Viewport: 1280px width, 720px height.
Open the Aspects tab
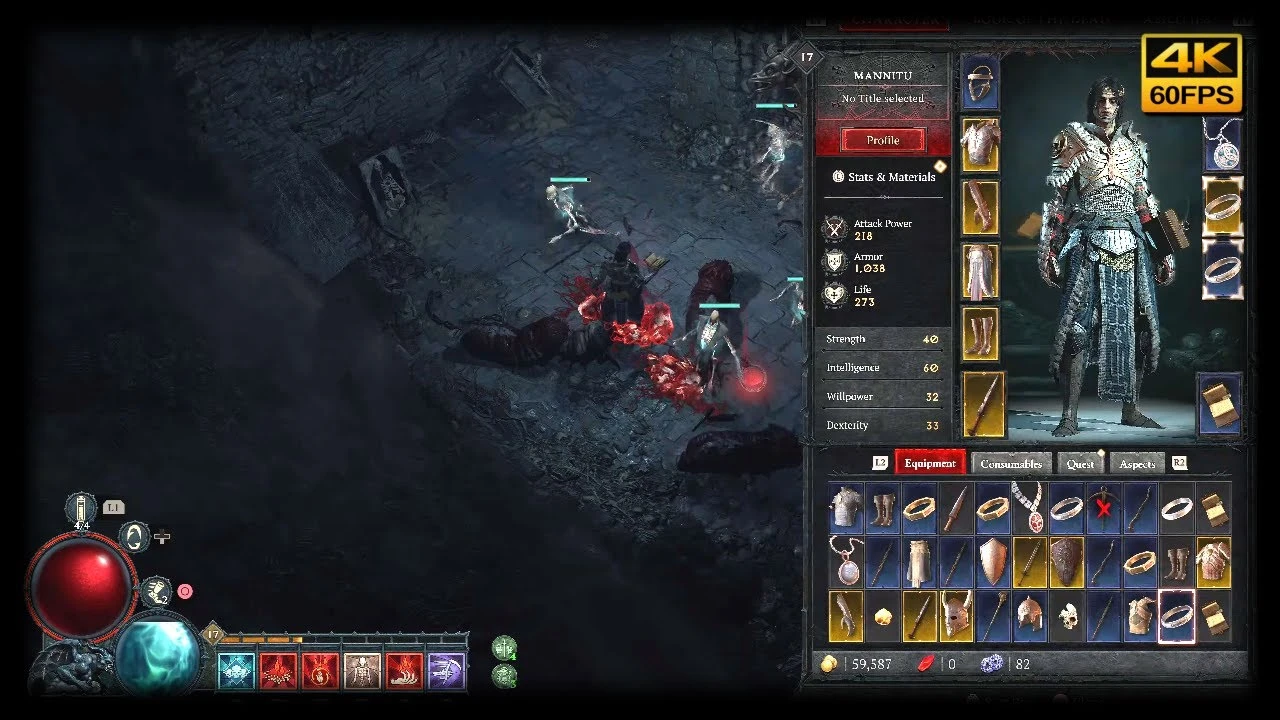(1137, 464)
